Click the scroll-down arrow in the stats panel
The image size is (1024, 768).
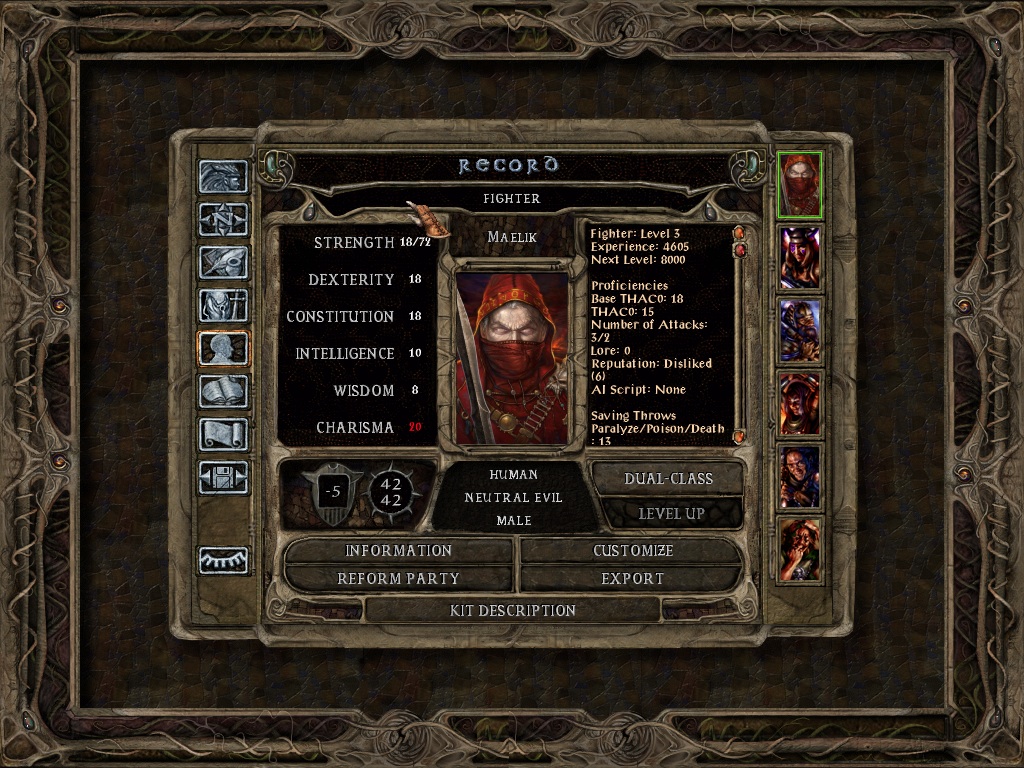[739, 437]
